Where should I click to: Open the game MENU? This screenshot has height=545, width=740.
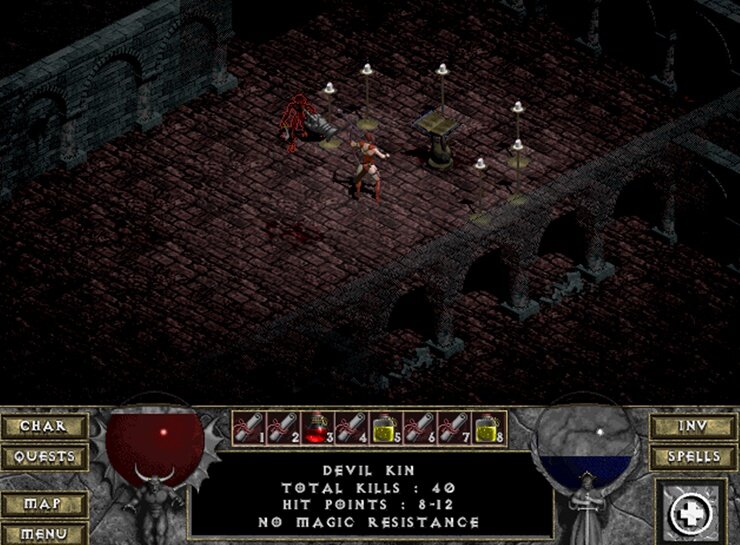[43, 534]
